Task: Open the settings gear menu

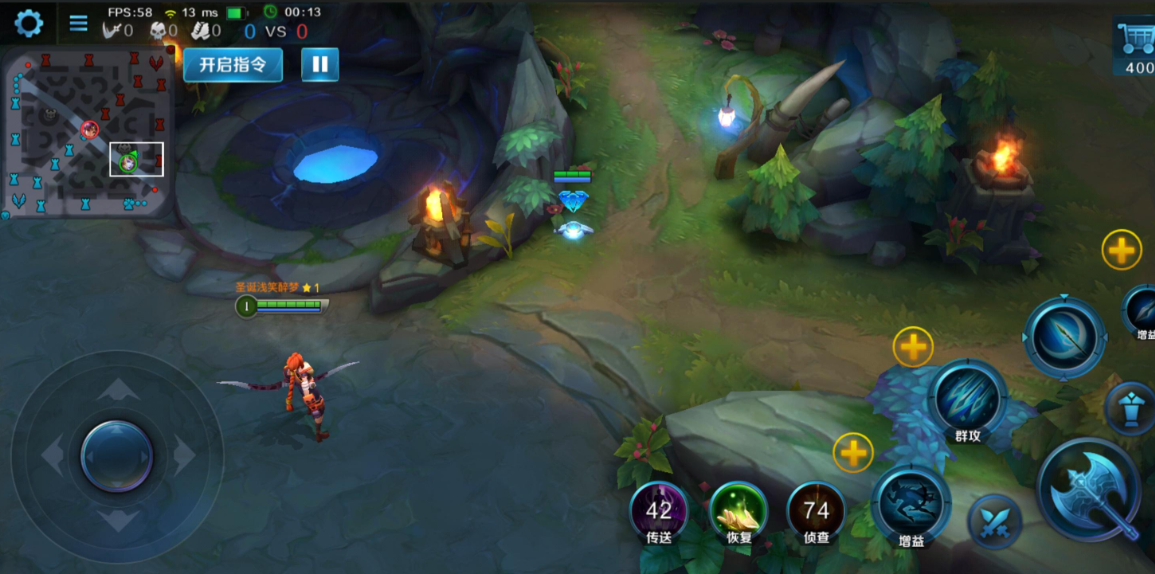Action: click(28, 23)
